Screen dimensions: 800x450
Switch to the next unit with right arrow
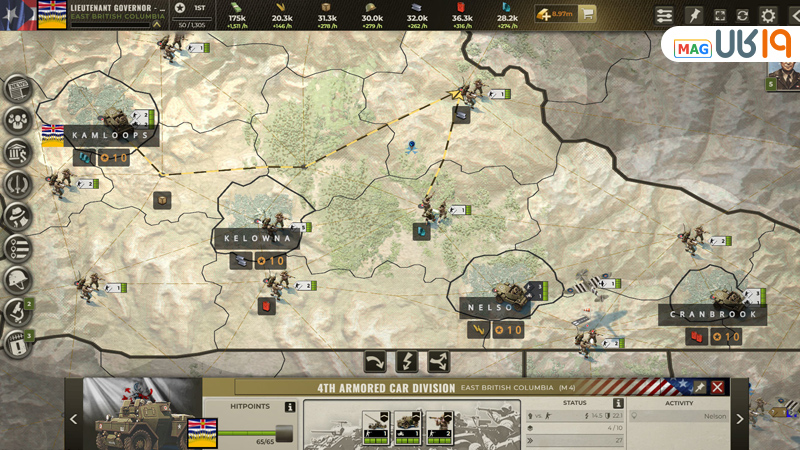(739, 419)
